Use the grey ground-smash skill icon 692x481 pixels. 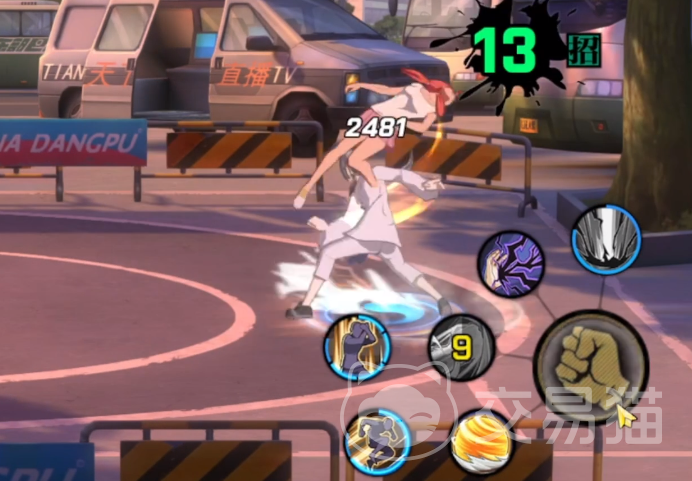point(606,237)
